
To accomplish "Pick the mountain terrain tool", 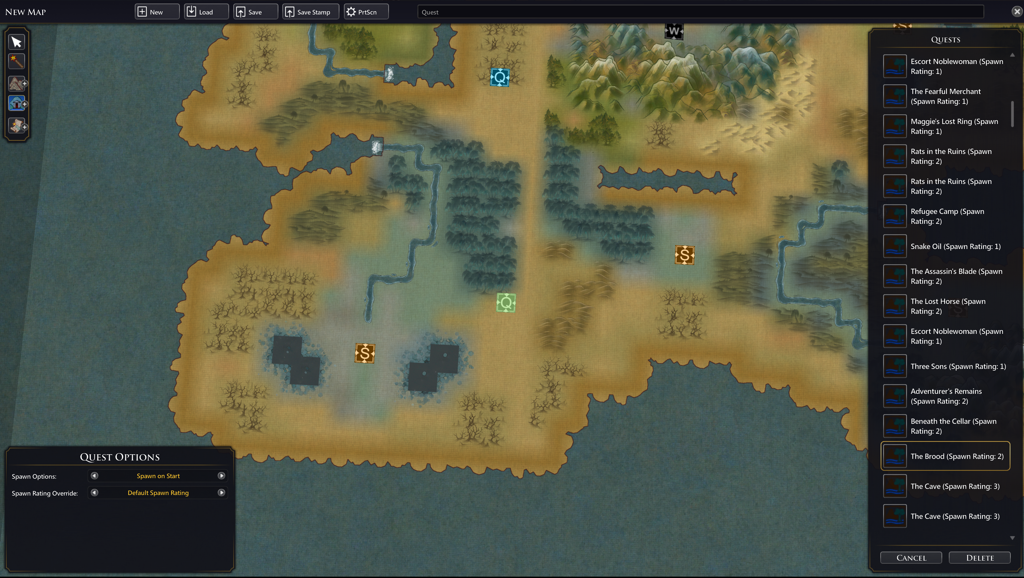I will [x=17, y=84].
